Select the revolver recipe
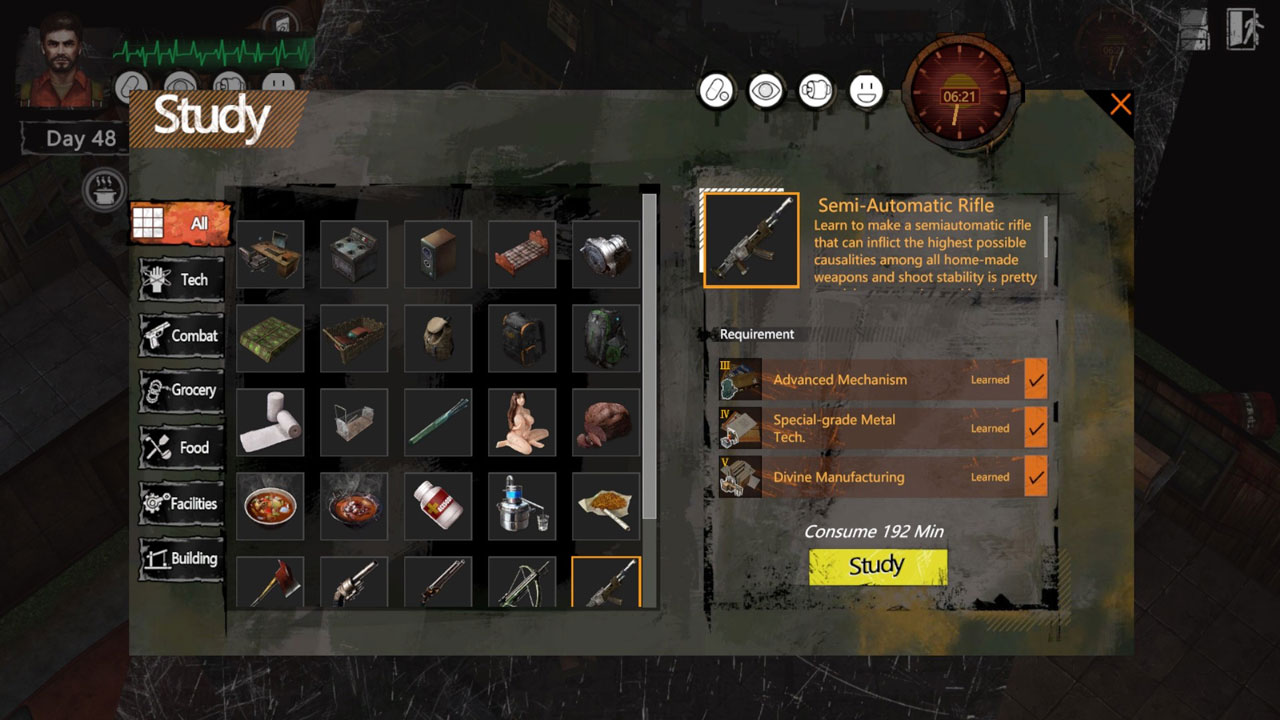Image resolution: width=1280 pixels, height=720 pixels. tap(354, 582)
